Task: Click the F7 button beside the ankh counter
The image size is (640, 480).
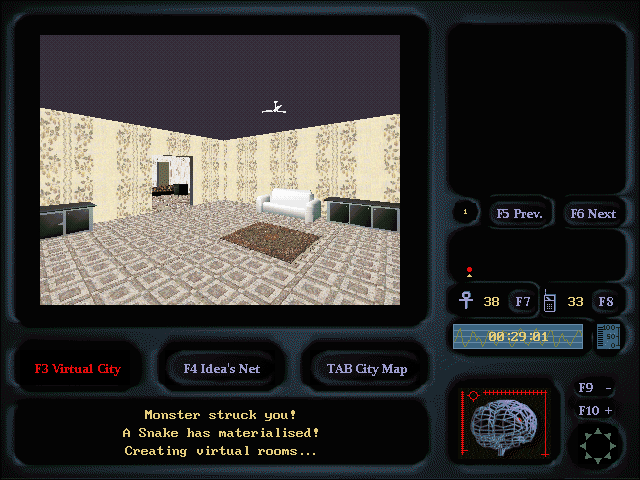Action: (523, 301)
